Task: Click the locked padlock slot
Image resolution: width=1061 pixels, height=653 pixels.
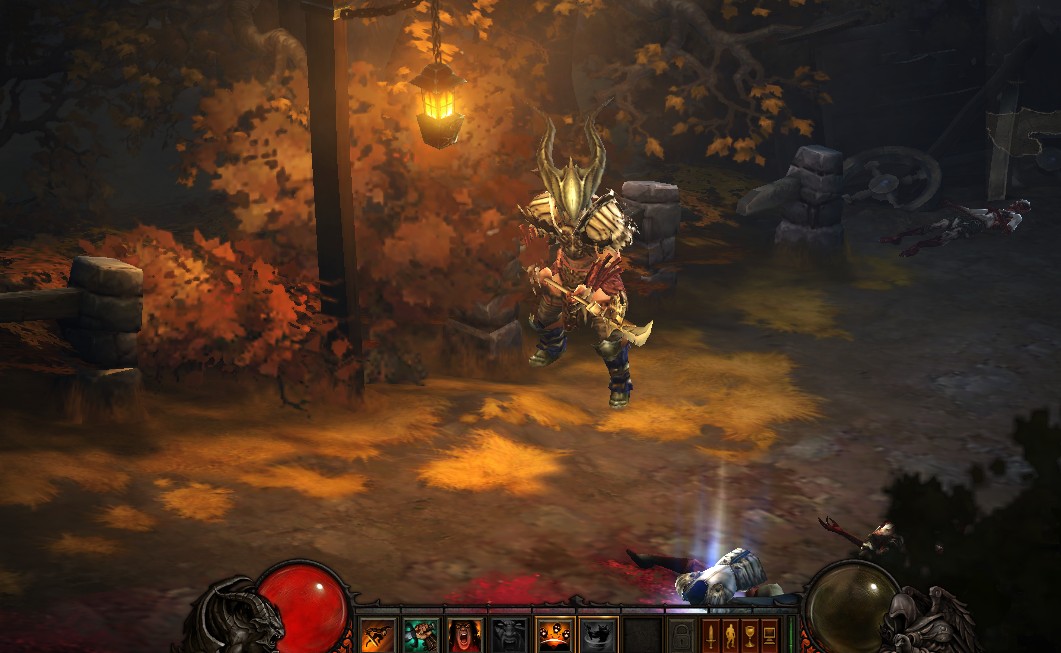Action: pyautogui.click(x=682, y=636)
